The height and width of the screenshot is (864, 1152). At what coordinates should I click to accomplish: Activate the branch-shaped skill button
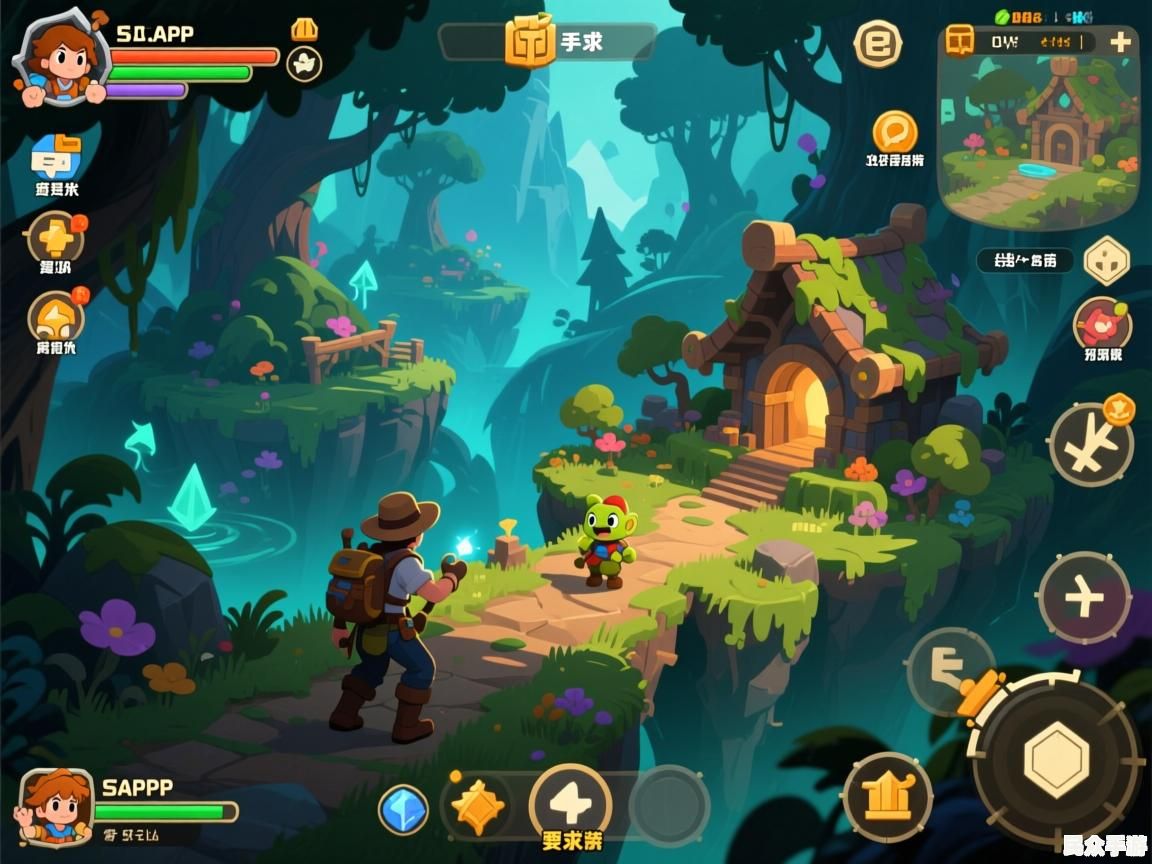(x=1090, y=445)
